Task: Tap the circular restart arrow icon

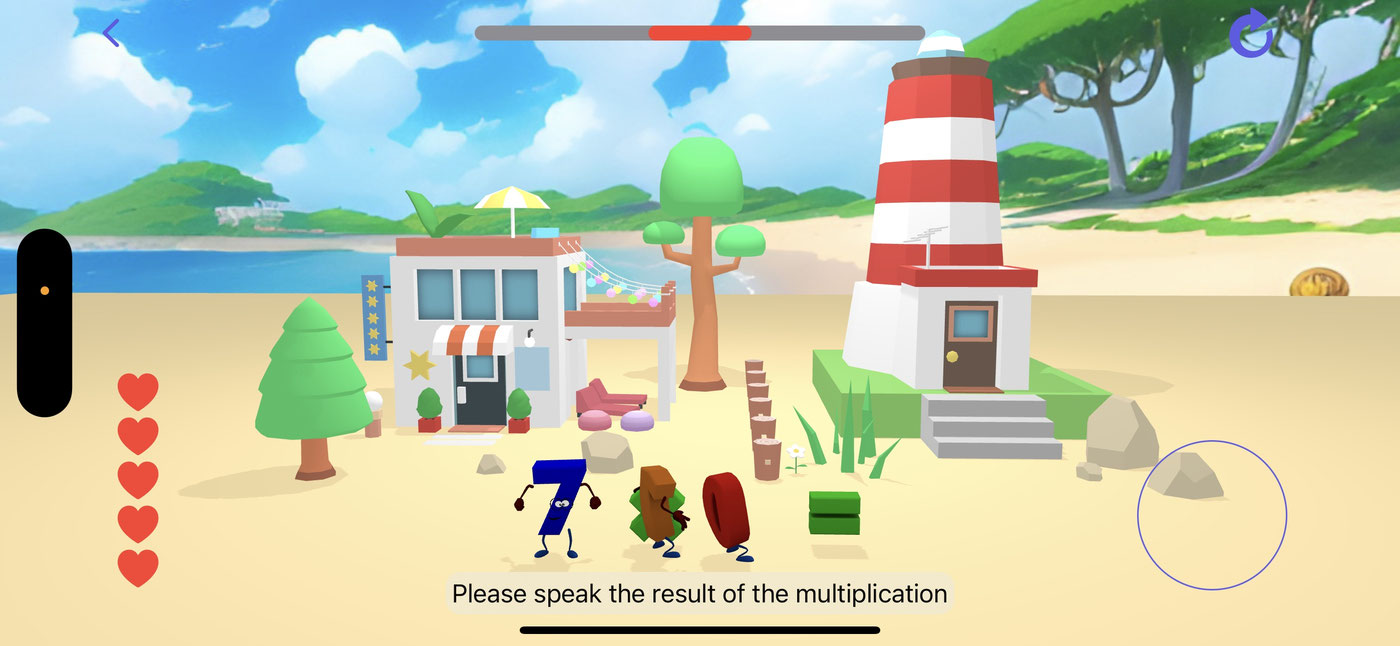Action: click(1251, 34)
